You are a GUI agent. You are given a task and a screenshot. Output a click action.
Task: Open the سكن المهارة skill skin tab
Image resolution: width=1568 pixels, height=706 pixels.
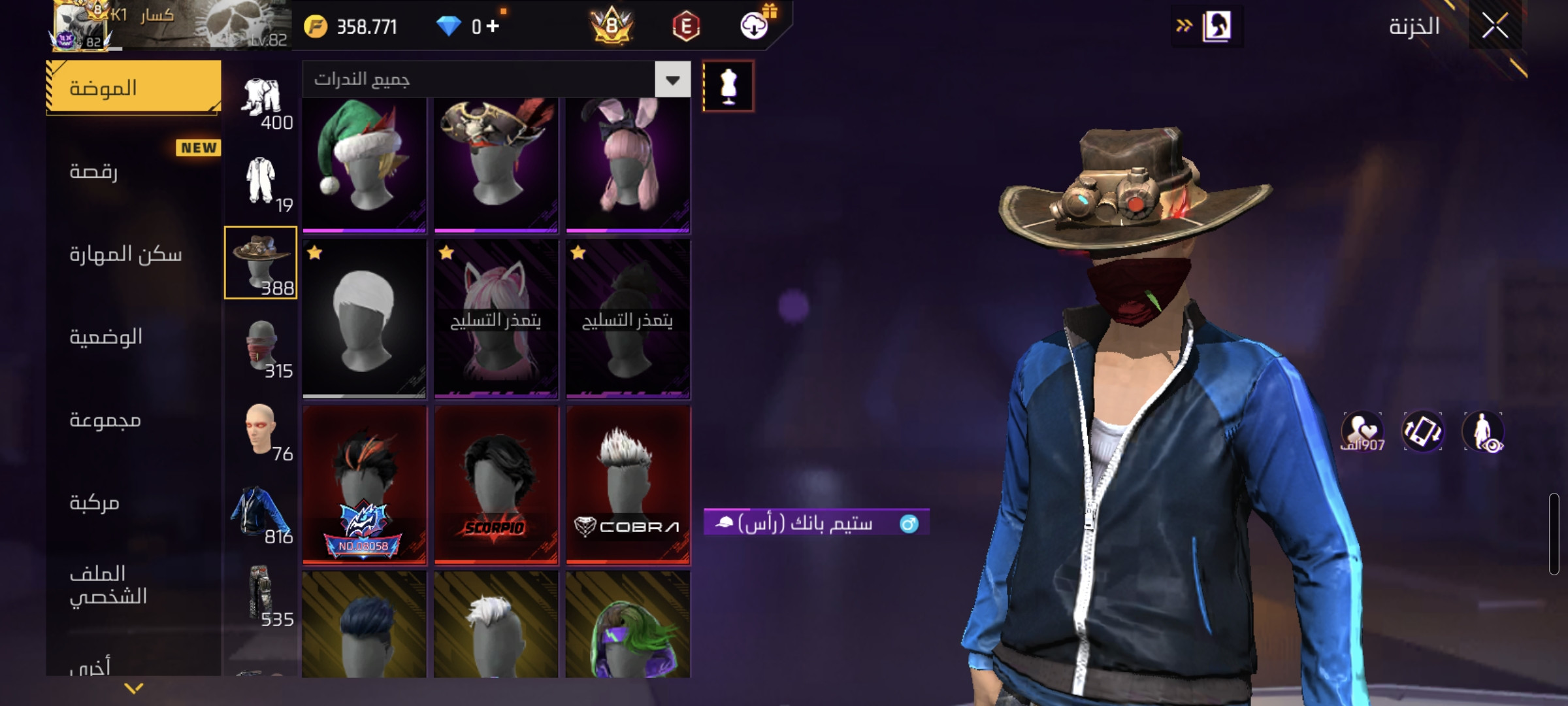[125, 254]
